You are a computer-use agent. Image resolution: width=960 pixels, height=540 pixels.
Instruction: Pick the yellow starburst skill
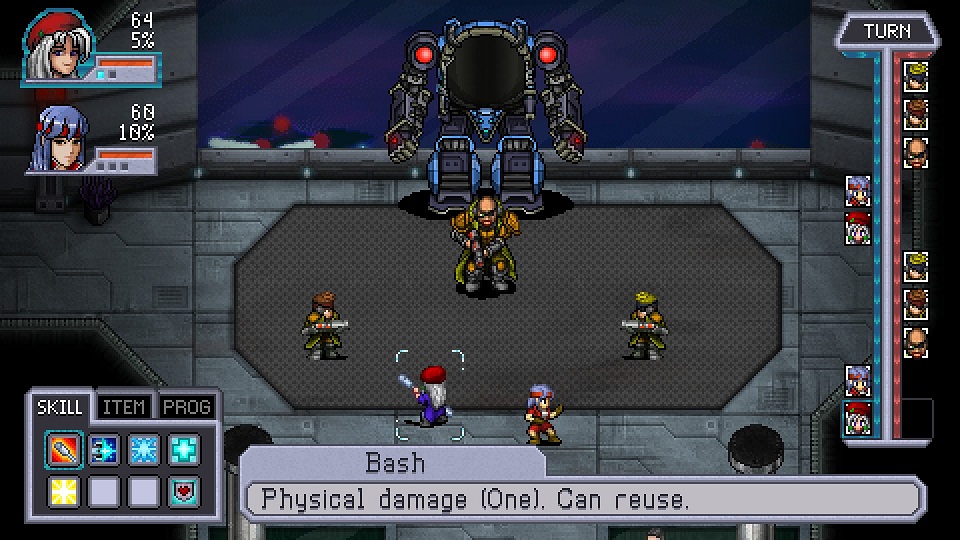pyautogui.click(x=64, y=491)
